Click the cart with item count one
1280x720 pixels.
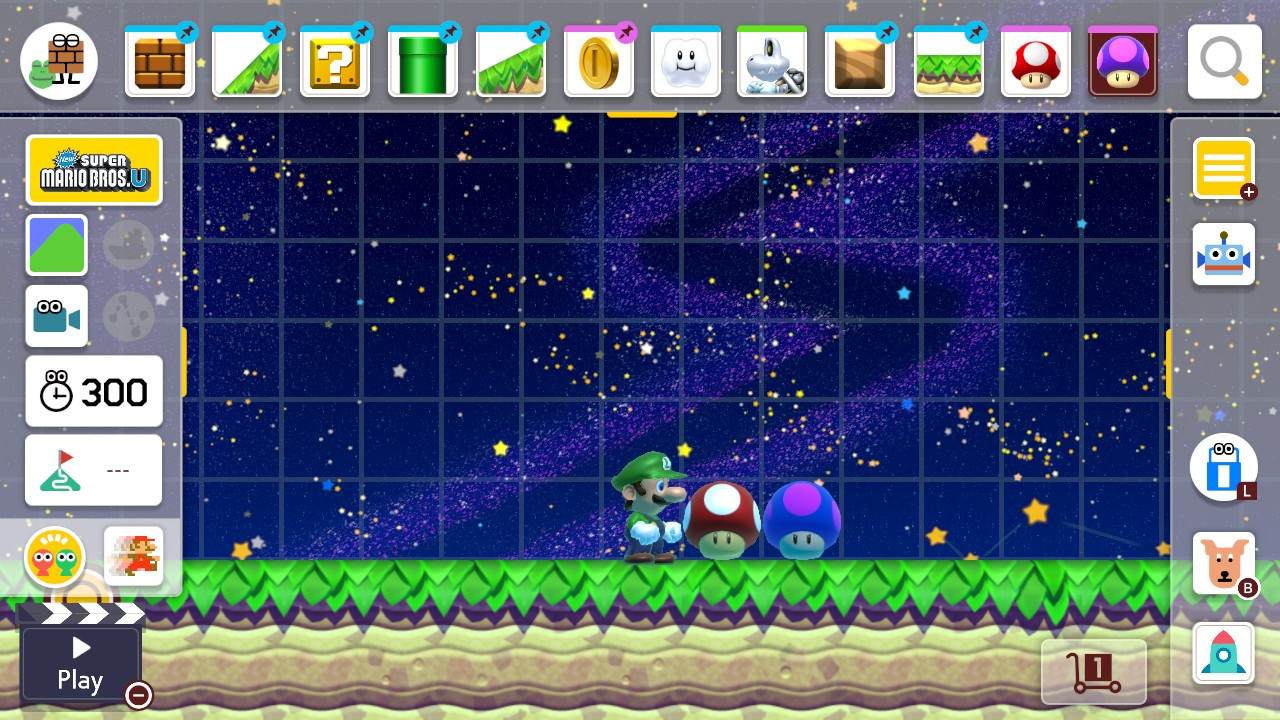[x=1095, y=671]
